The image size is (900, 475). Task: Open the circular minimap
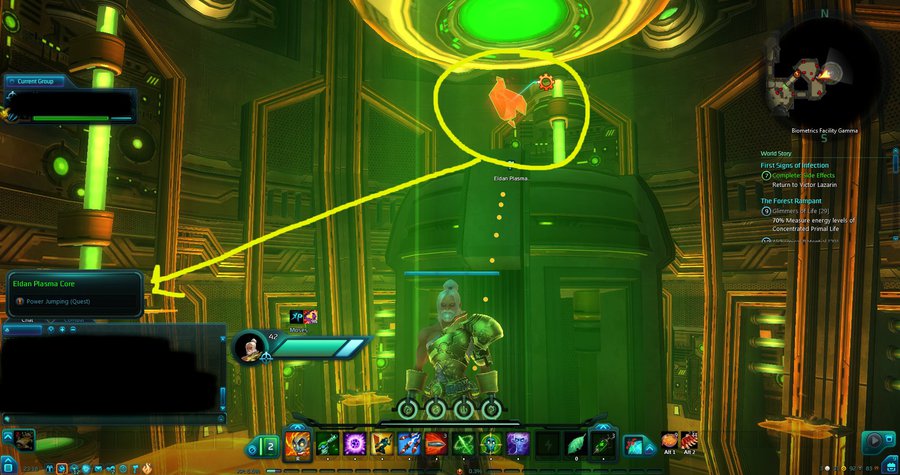pyautogui.click(x=811, y=75)
